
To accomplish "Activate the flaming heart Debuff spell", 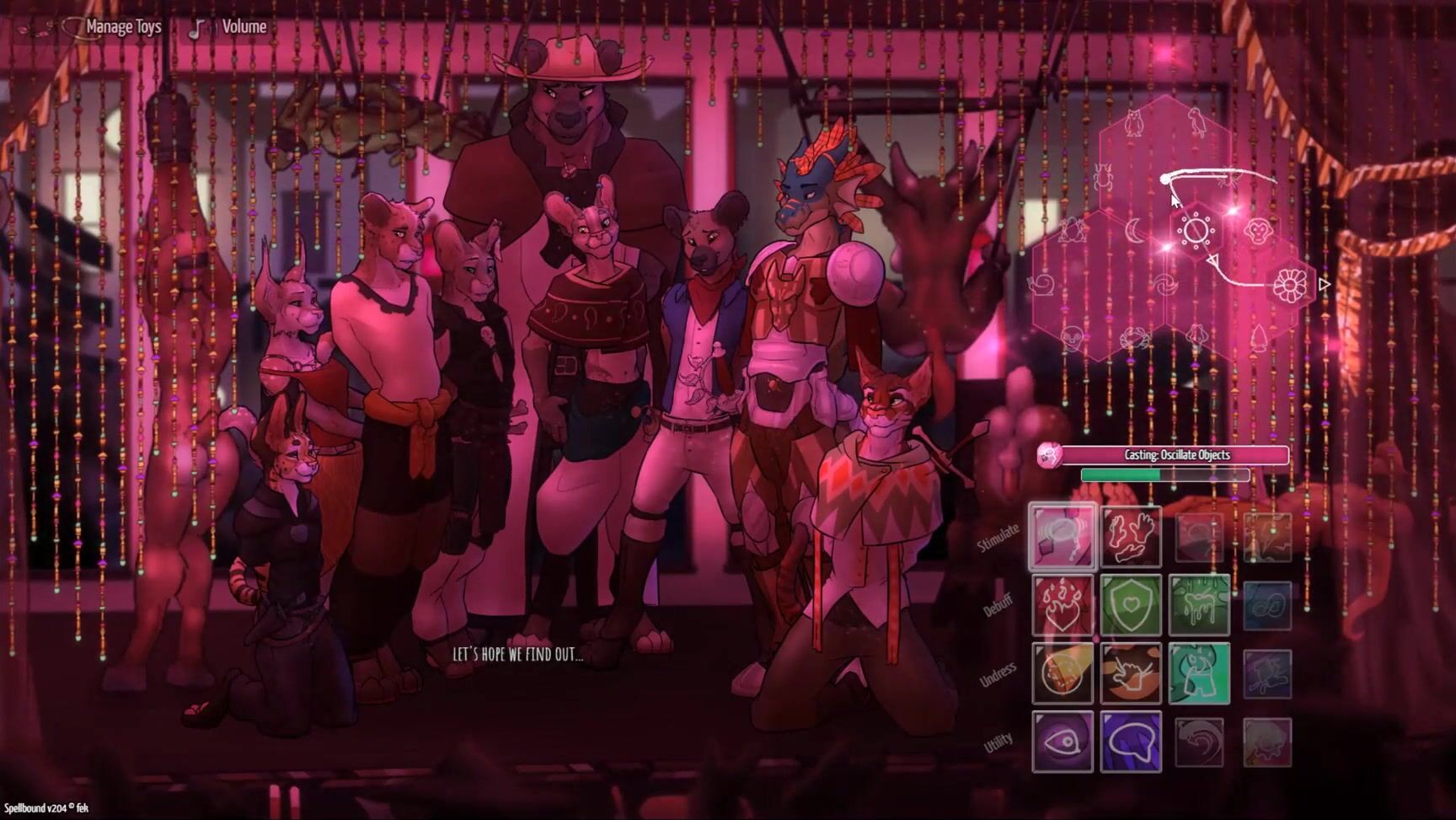I will coord(1063,605).
